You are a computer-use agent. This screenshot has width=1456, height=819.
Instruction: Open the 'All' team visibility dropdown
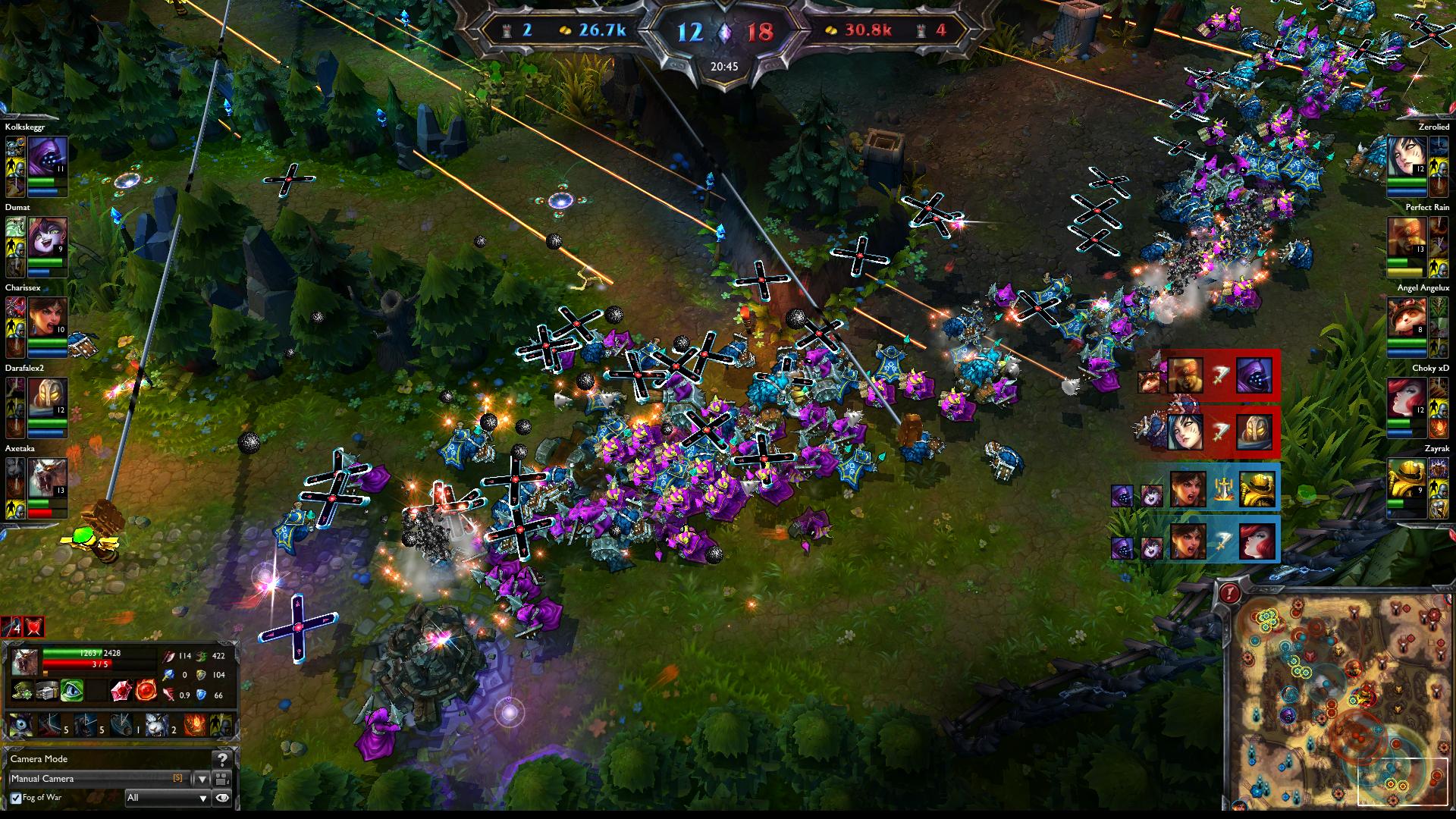tap(167, 798)
